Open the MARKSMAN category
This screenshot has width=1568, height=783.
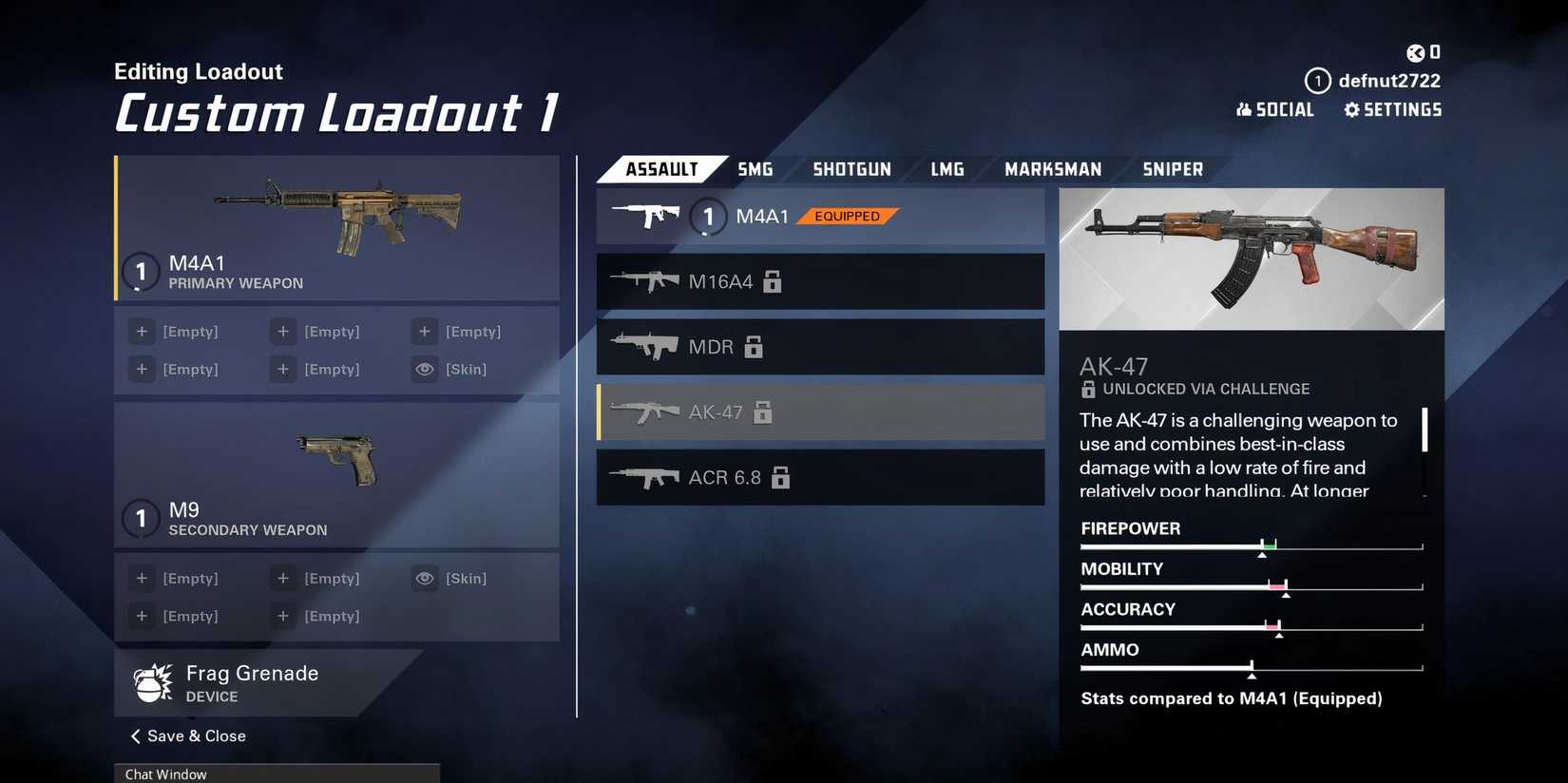coord(1054,168)
